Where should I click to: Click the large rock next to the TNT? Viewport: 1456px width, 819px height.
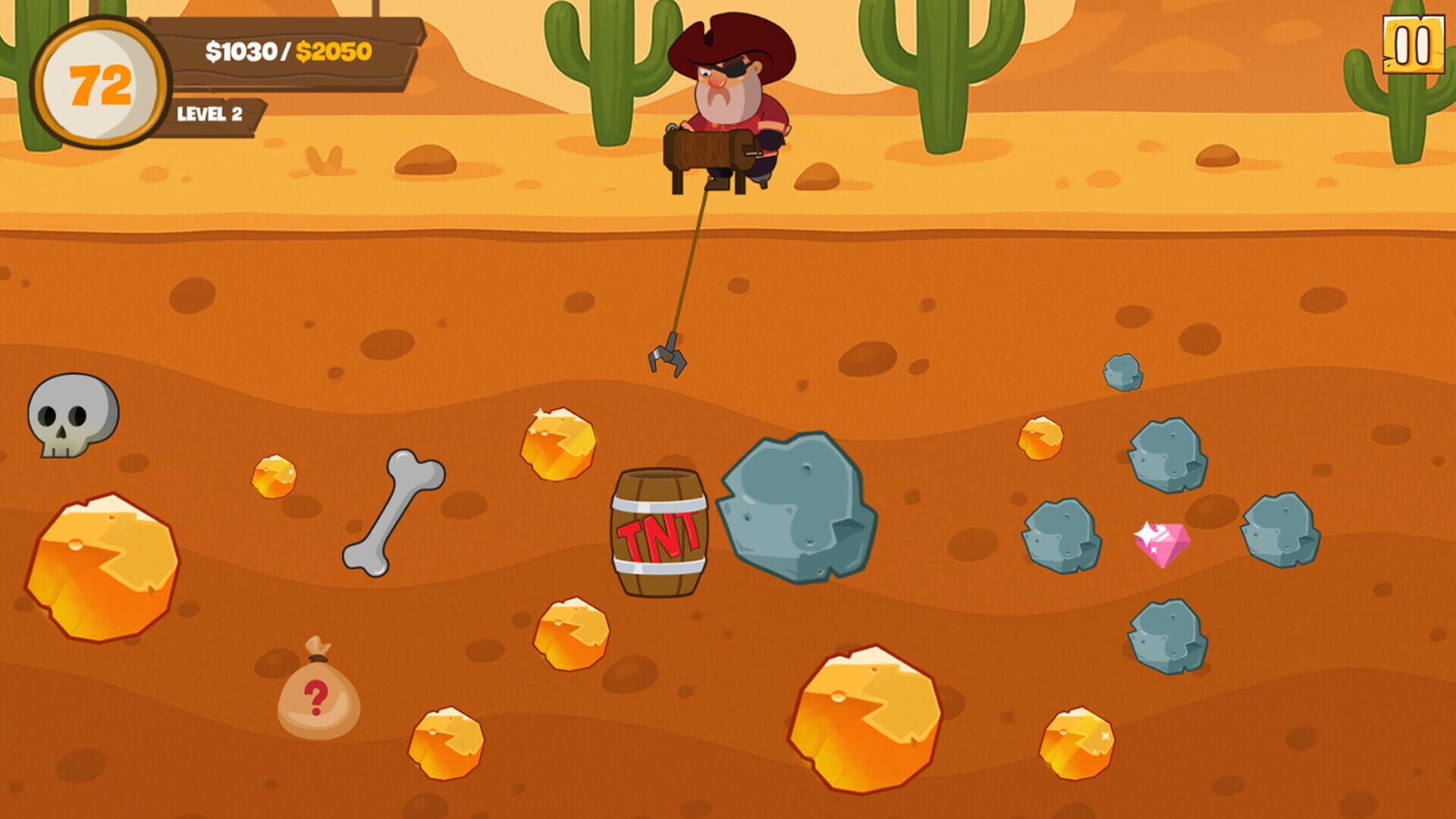tap(796, 508)
